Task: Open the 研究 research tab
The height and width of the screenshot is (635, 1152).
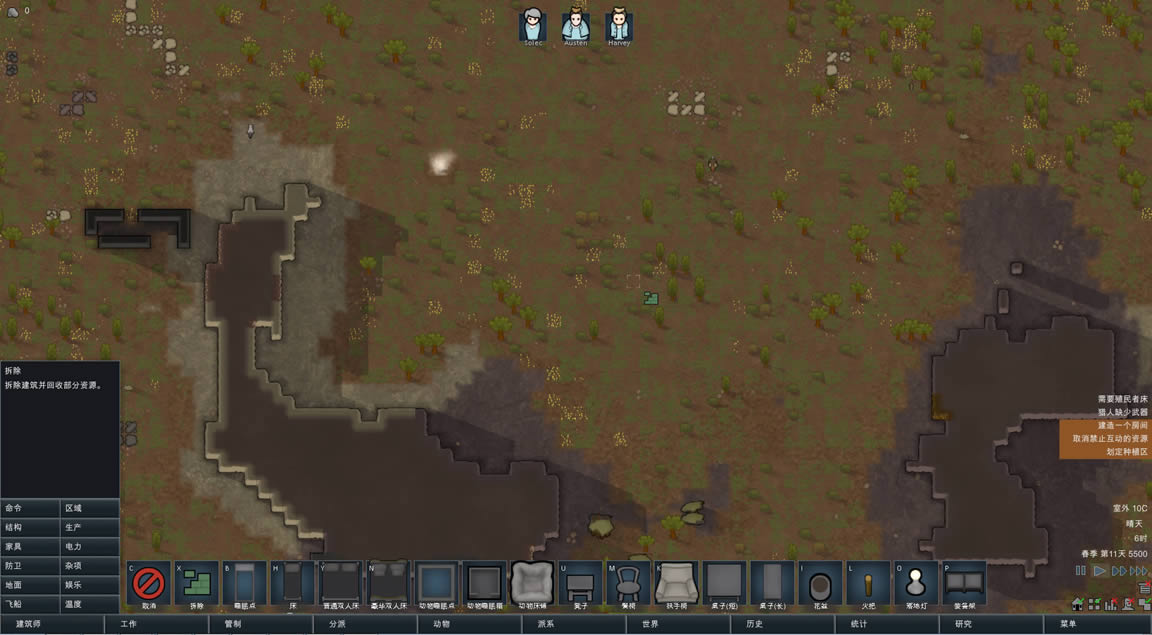Action: pos(991,625)
